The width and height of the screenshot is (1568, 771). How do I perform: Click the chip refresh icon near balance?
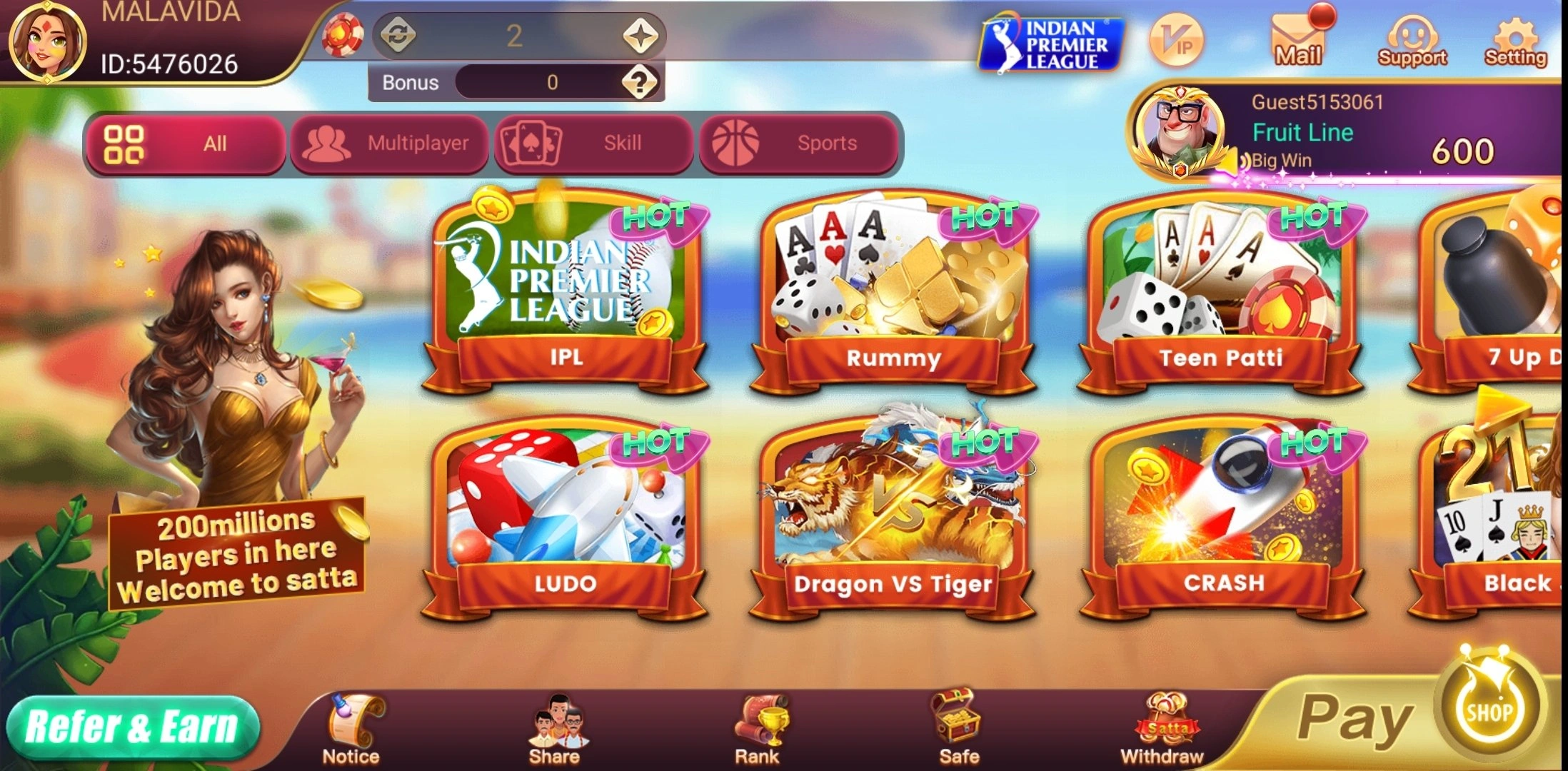[400, 32]
